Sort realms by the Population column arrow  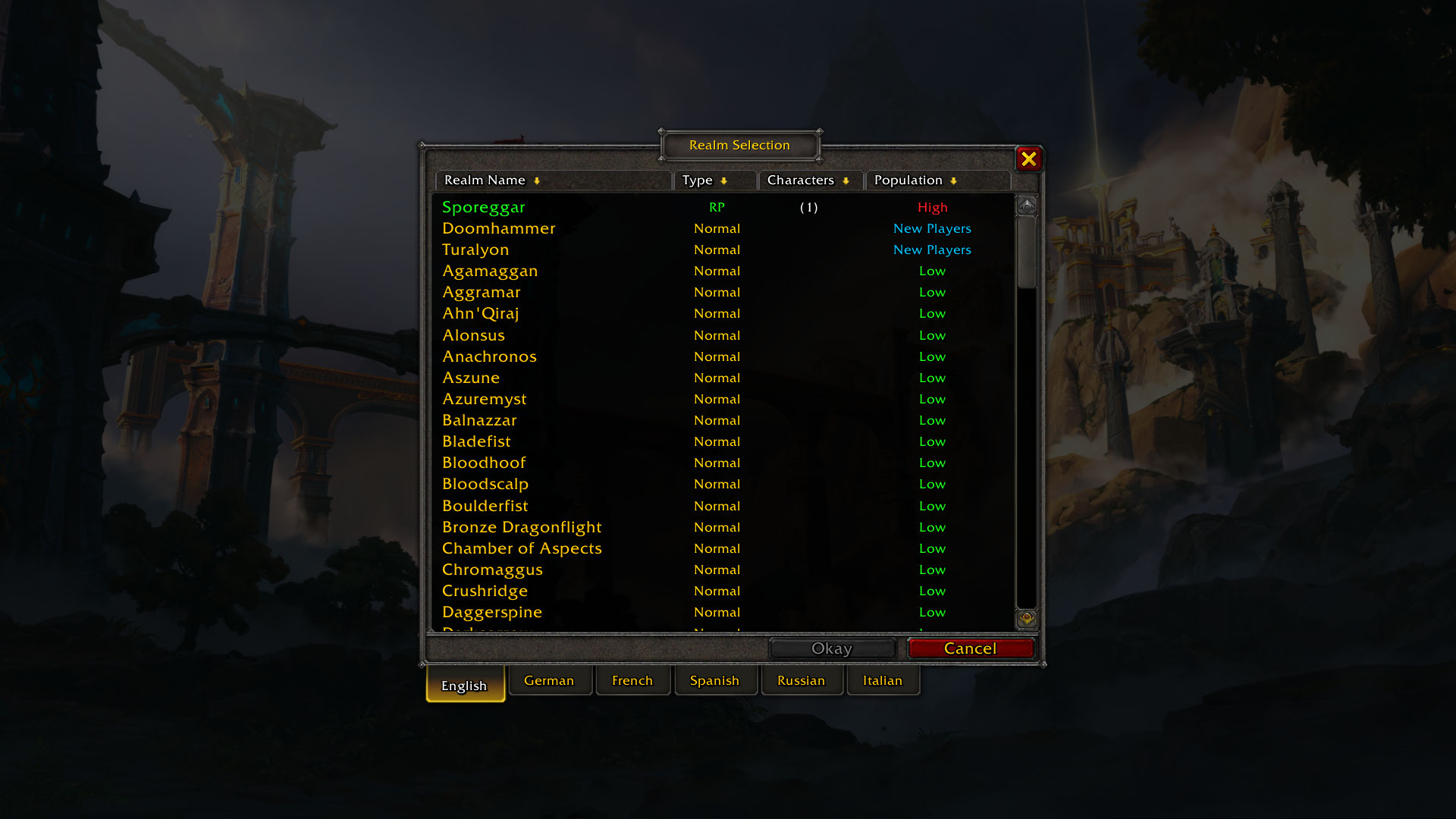[x=954, y=180]
